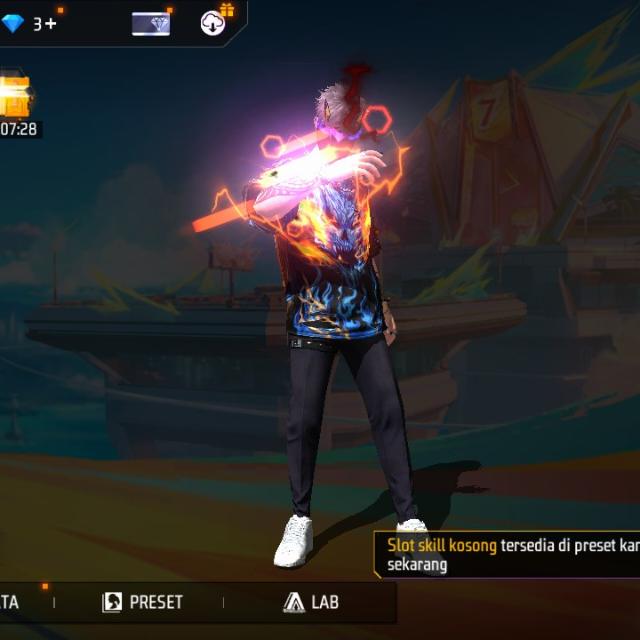Switch to the LAB tab
640x640 pixels.
(x=311, y=601)
